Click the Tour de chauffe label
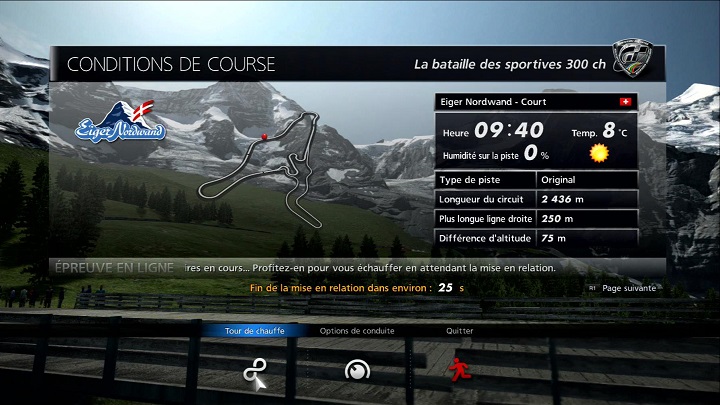Viewport: 720px width, 405px height. tap(254, 331)
